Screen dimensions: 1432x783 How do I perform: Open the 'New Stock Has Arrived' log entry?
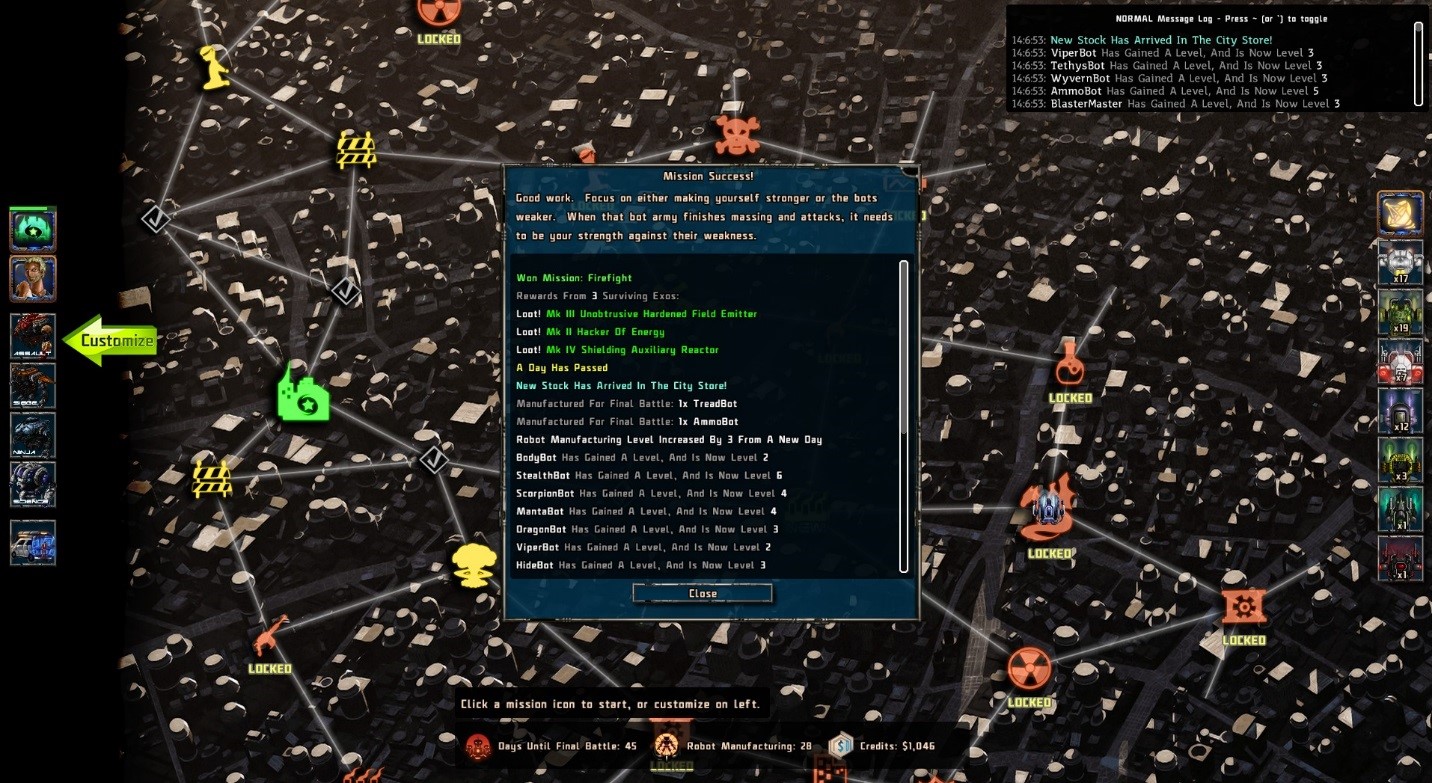coord(1159,39)
